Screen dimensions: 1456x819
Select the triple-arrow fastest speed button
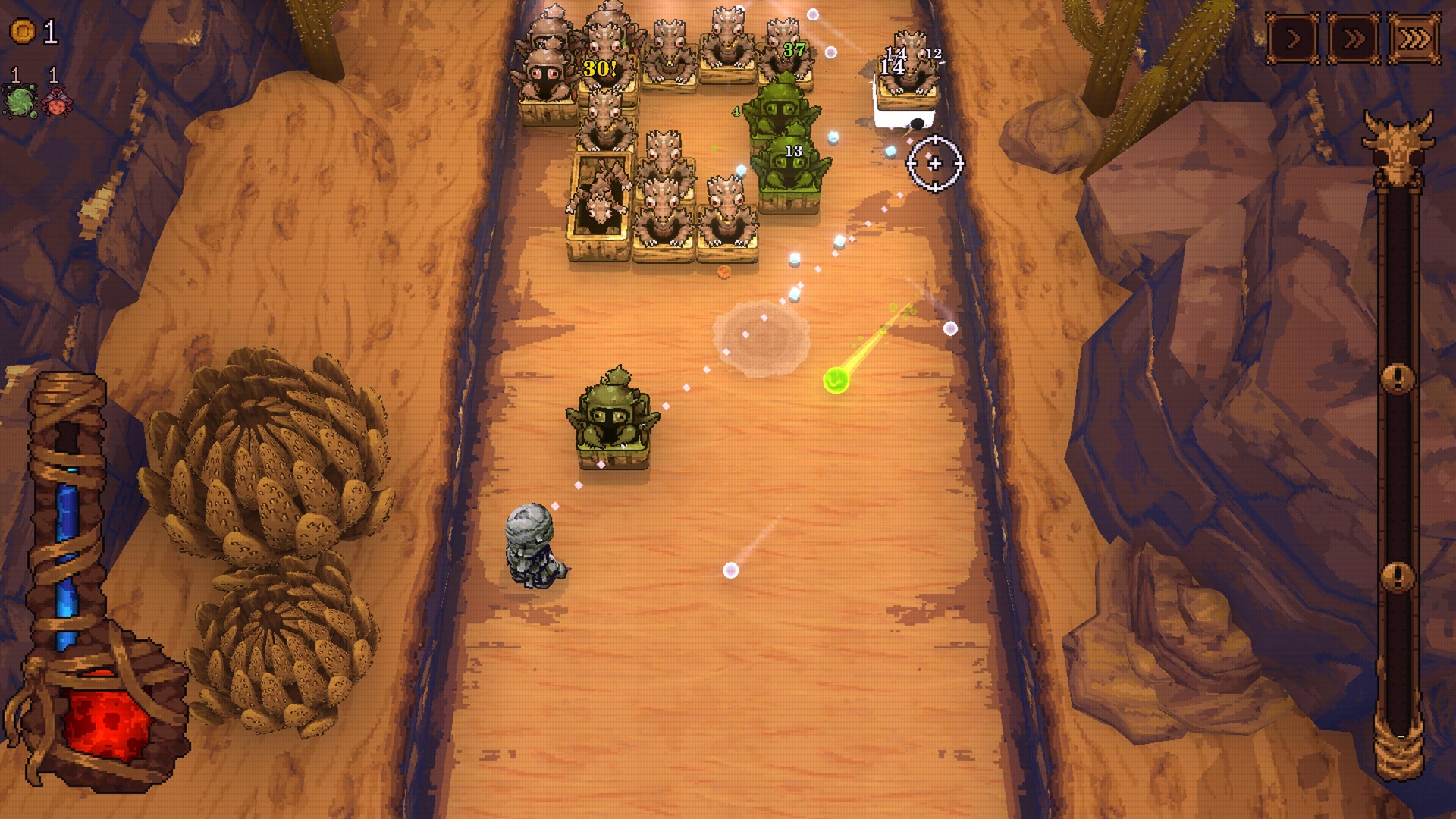pos(1414,38)
